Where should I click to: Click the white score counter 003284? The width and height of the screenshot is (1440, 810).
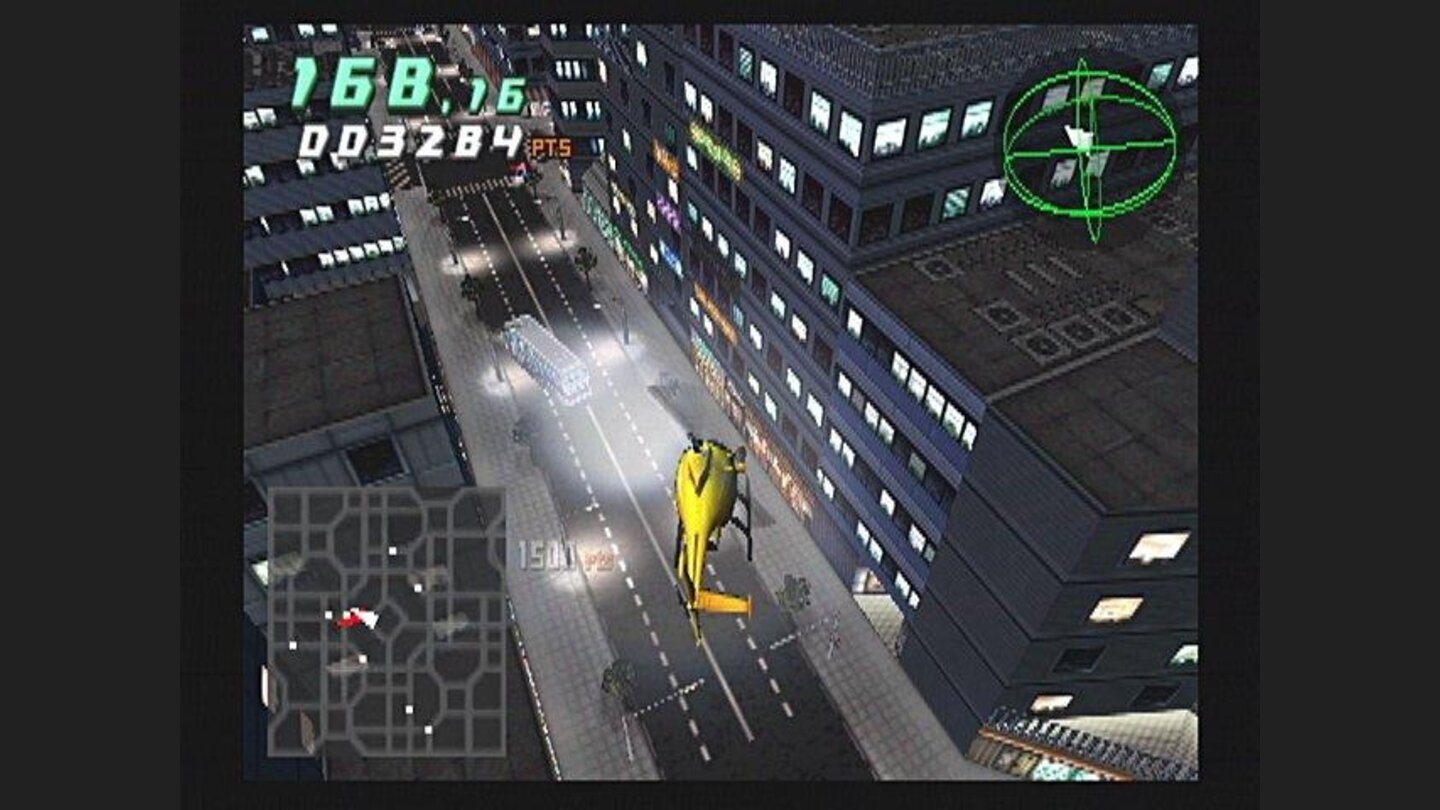click(411, 143)
